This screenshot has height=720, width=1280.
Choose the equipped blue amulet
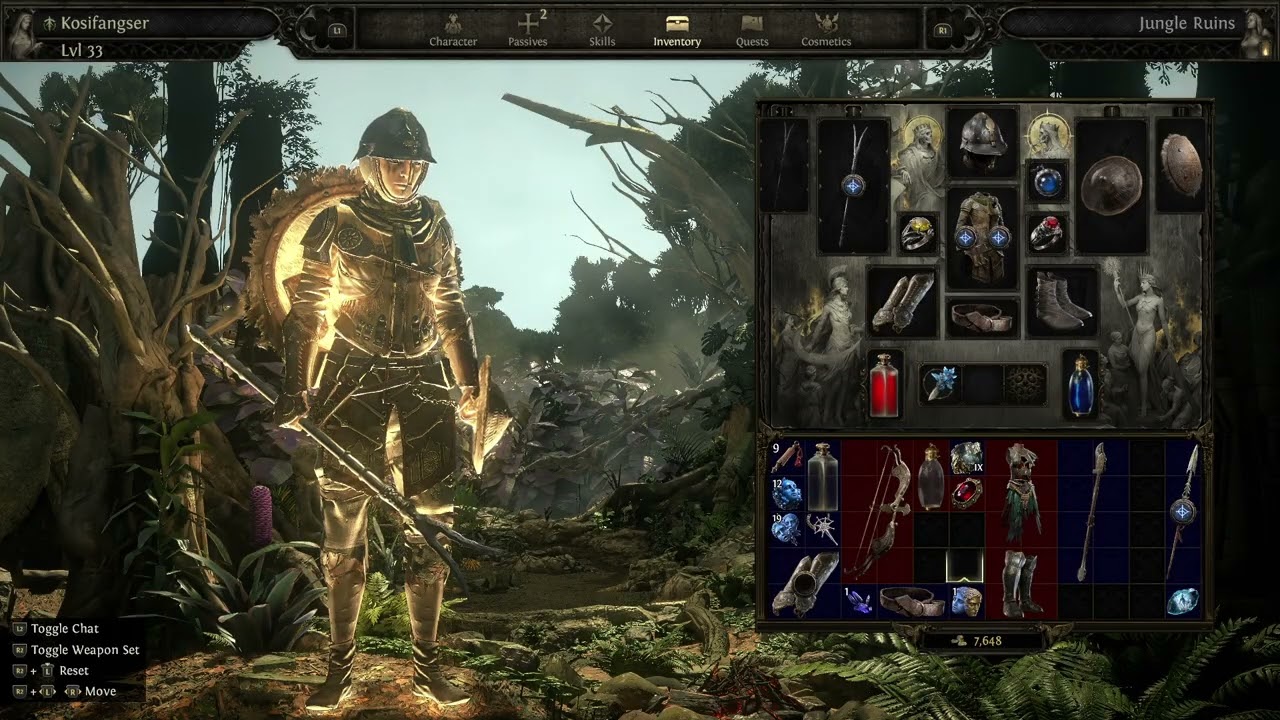coord(1047,181)
